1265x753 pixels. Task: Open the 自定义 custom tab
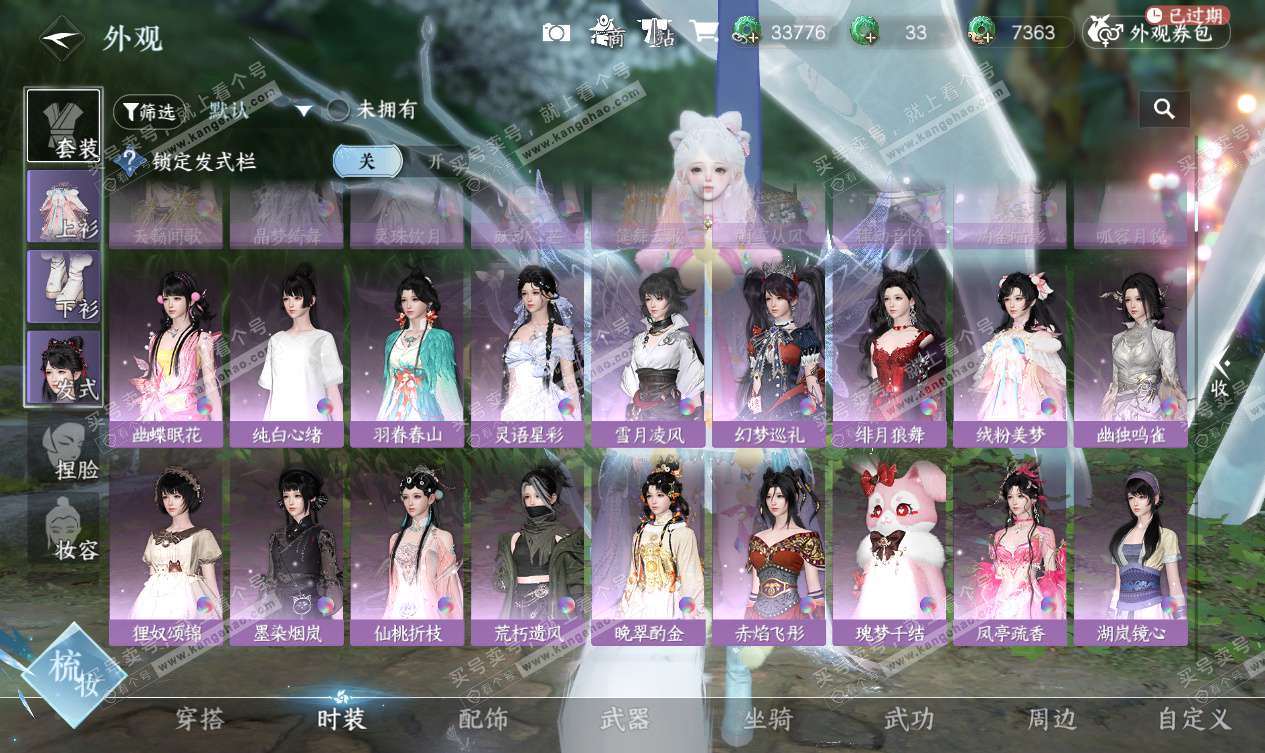pyautogui.click(x=1194, y=719)
